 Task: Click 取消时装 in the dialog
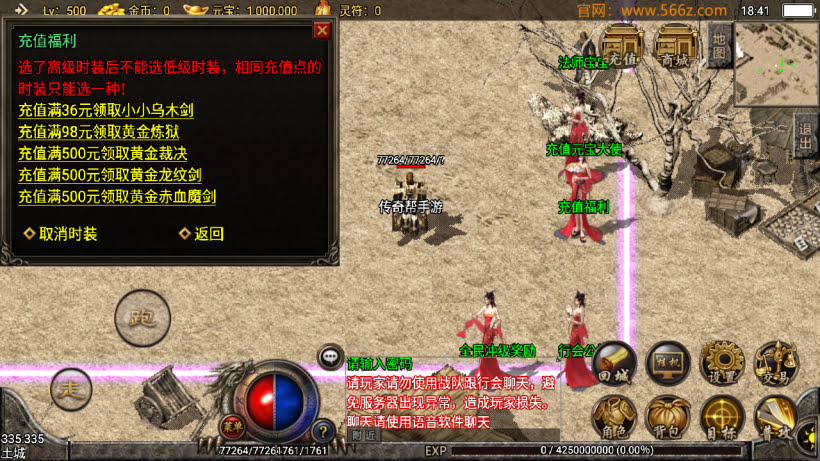[x=62, y=234]
